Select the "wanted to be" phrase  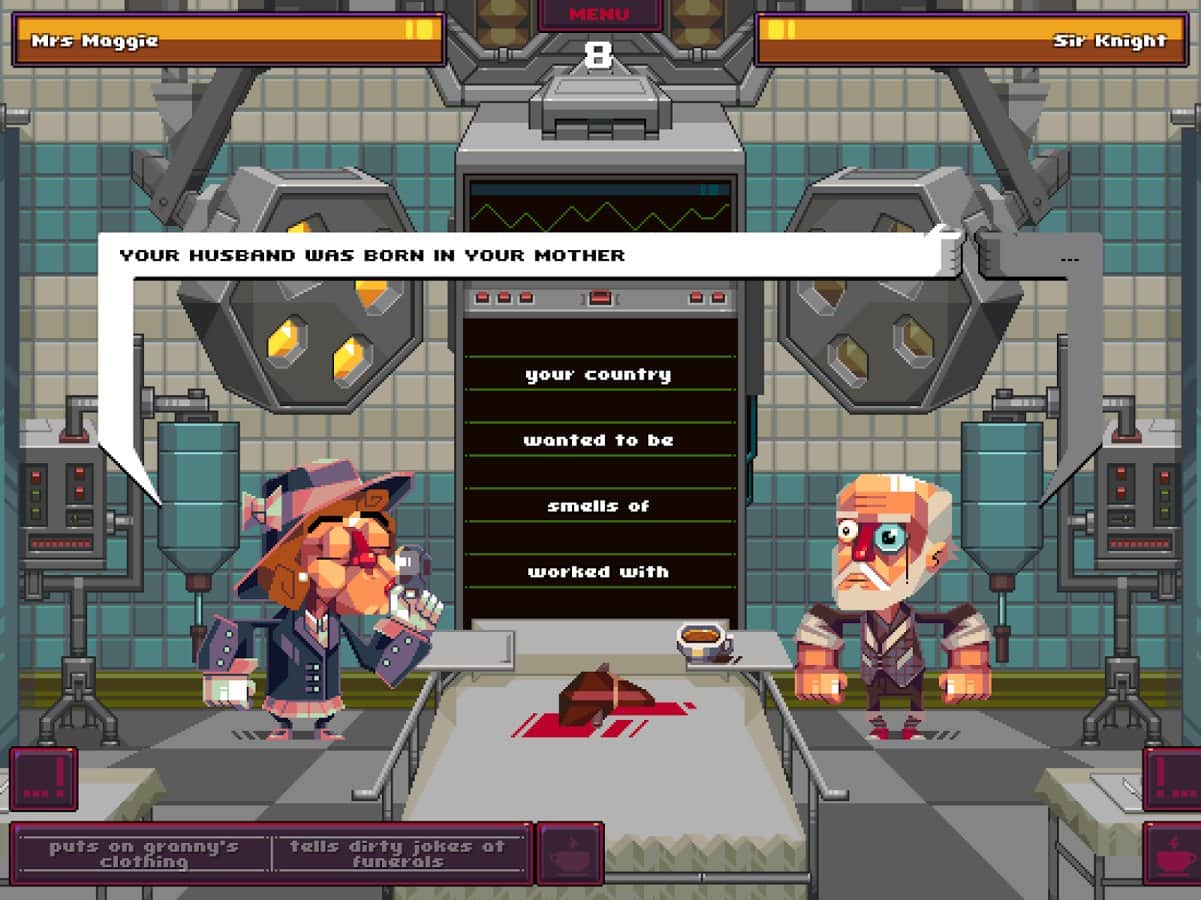point(598,440)
